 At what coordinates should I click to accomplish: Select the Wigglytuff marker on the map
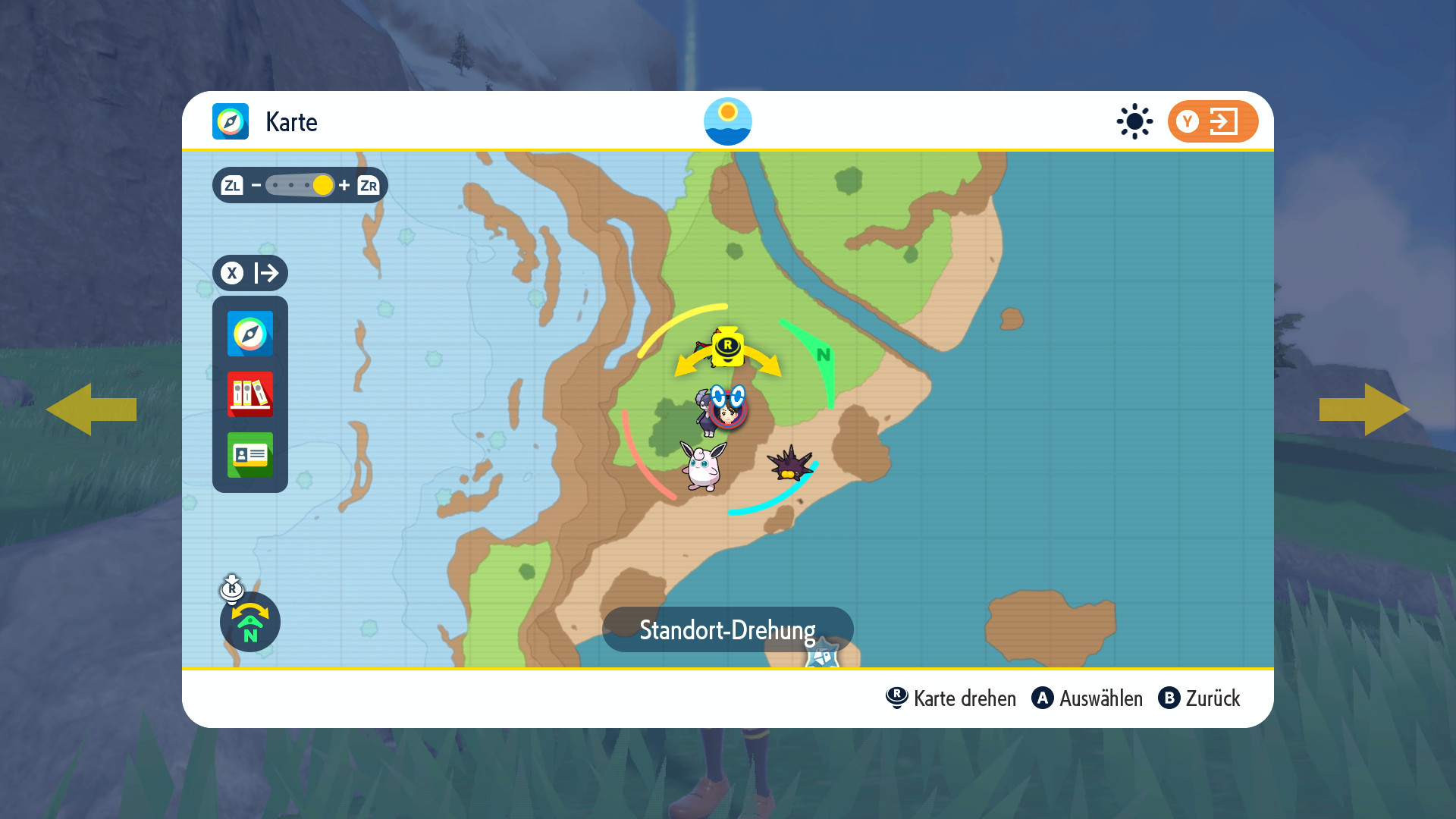[x=703, y=466]
